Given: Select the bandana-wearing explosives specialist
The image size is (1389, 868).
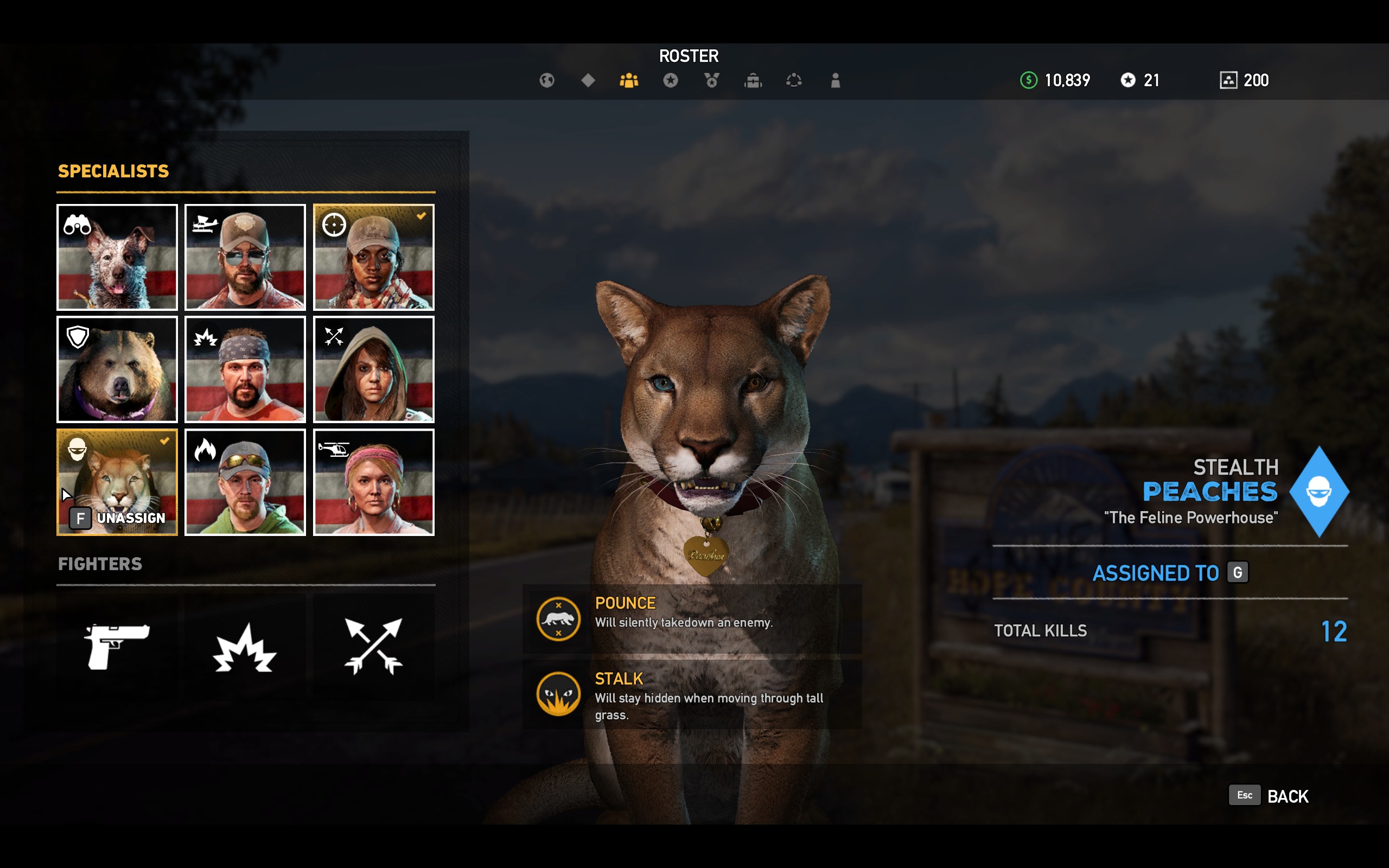Looking at the screenshot, I should [245, 369].
